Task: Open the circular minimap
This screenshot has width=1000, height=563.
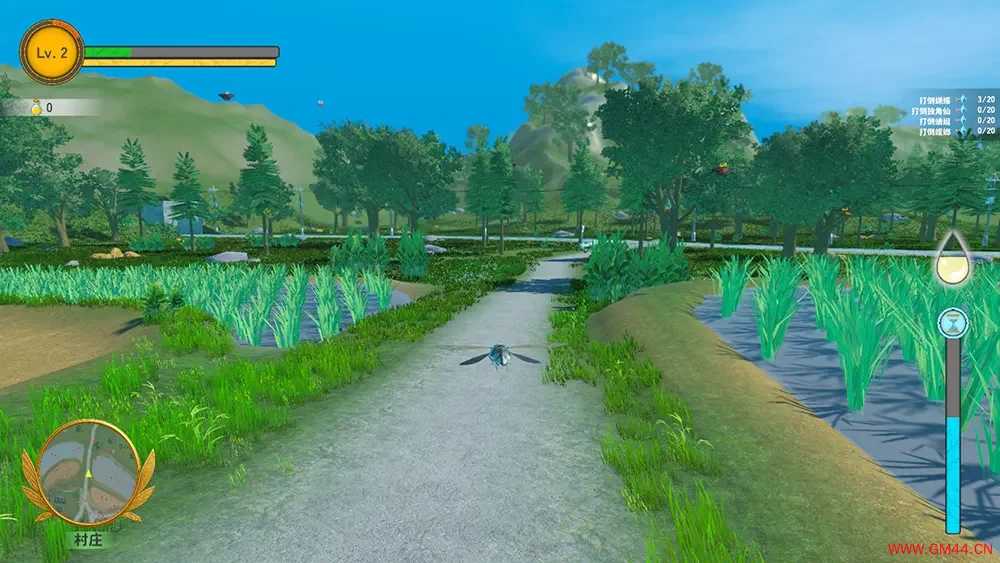Action: click(88, 472)
